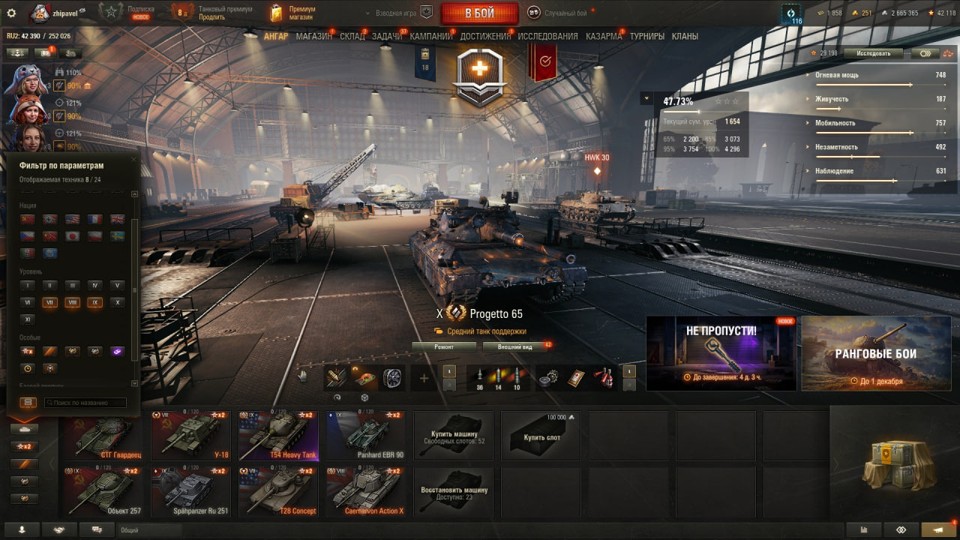Start battle with the red В БОЙ button
The height and width of the screenshot is (540, 960).
pyautogui.click(x=479, y=13)
